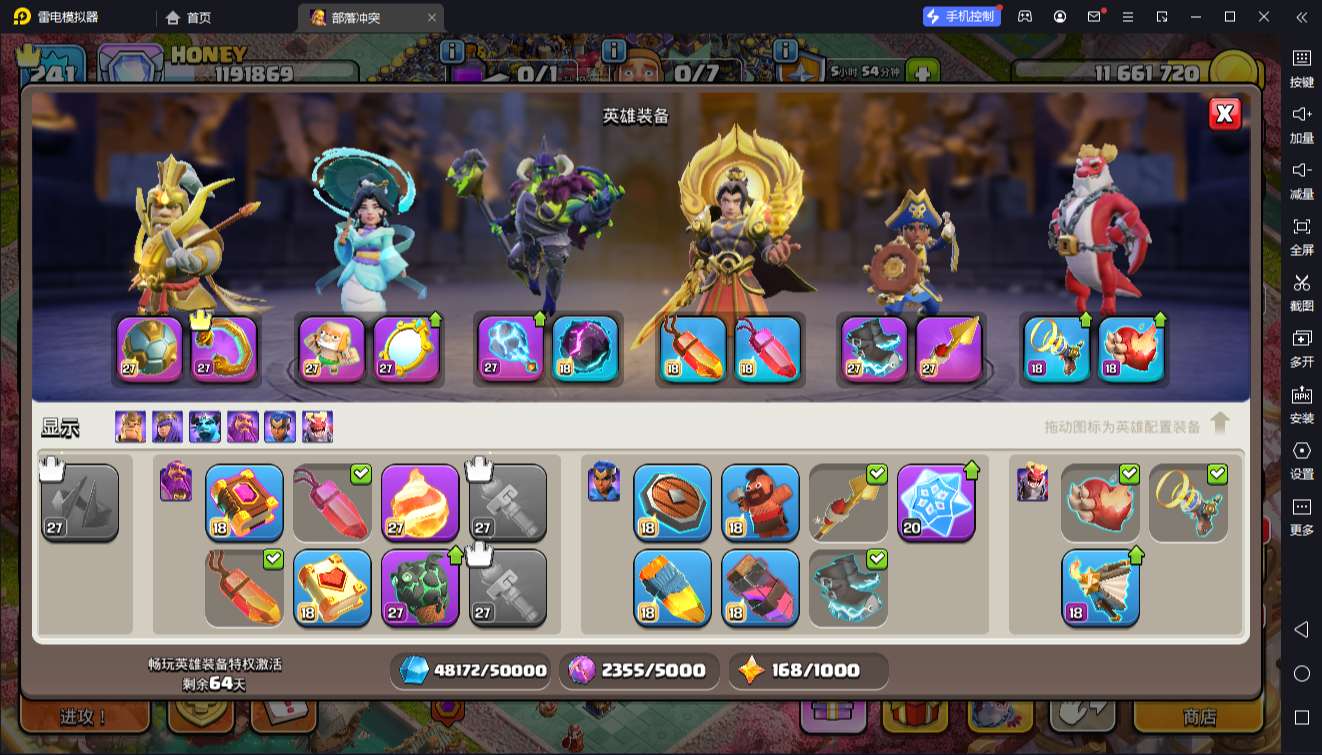Select the flaming fan equipment in inventory
This screenshot has width=1322, height=755.
point(1100,588)
